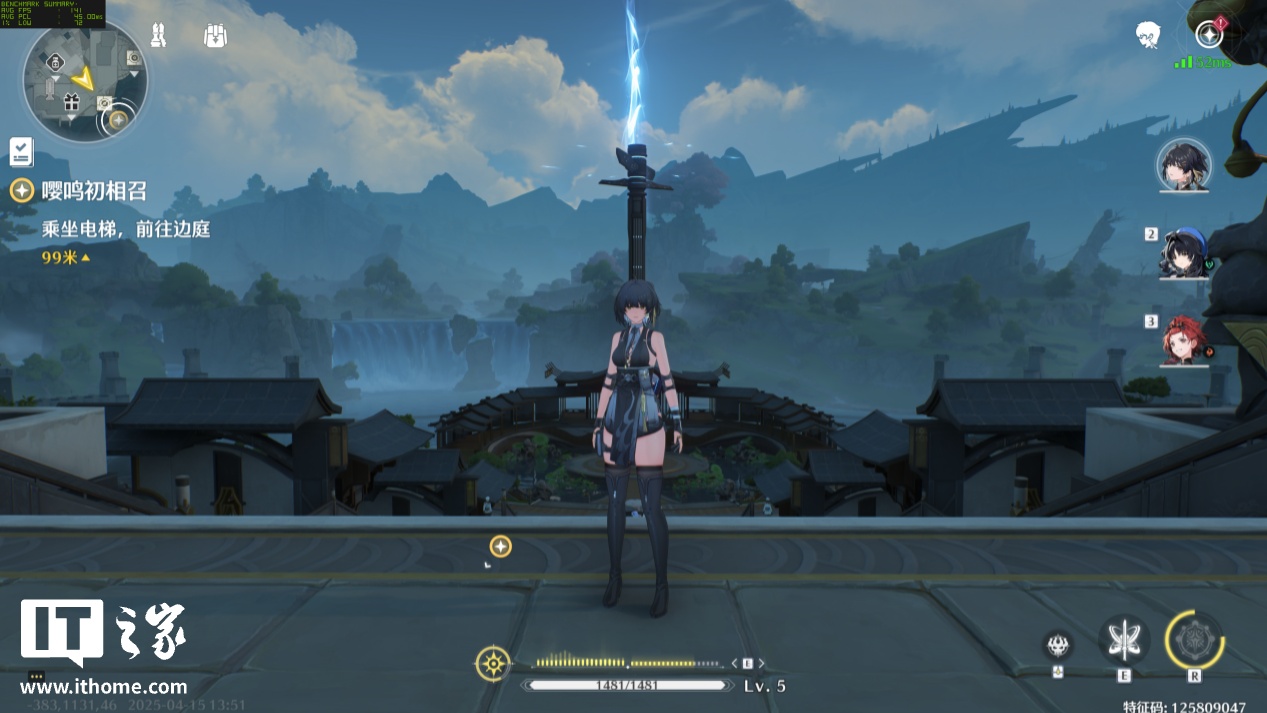Activate the resonance liberation ultimate icon
Screen dimensions: 1267x713
(1194, 640)
